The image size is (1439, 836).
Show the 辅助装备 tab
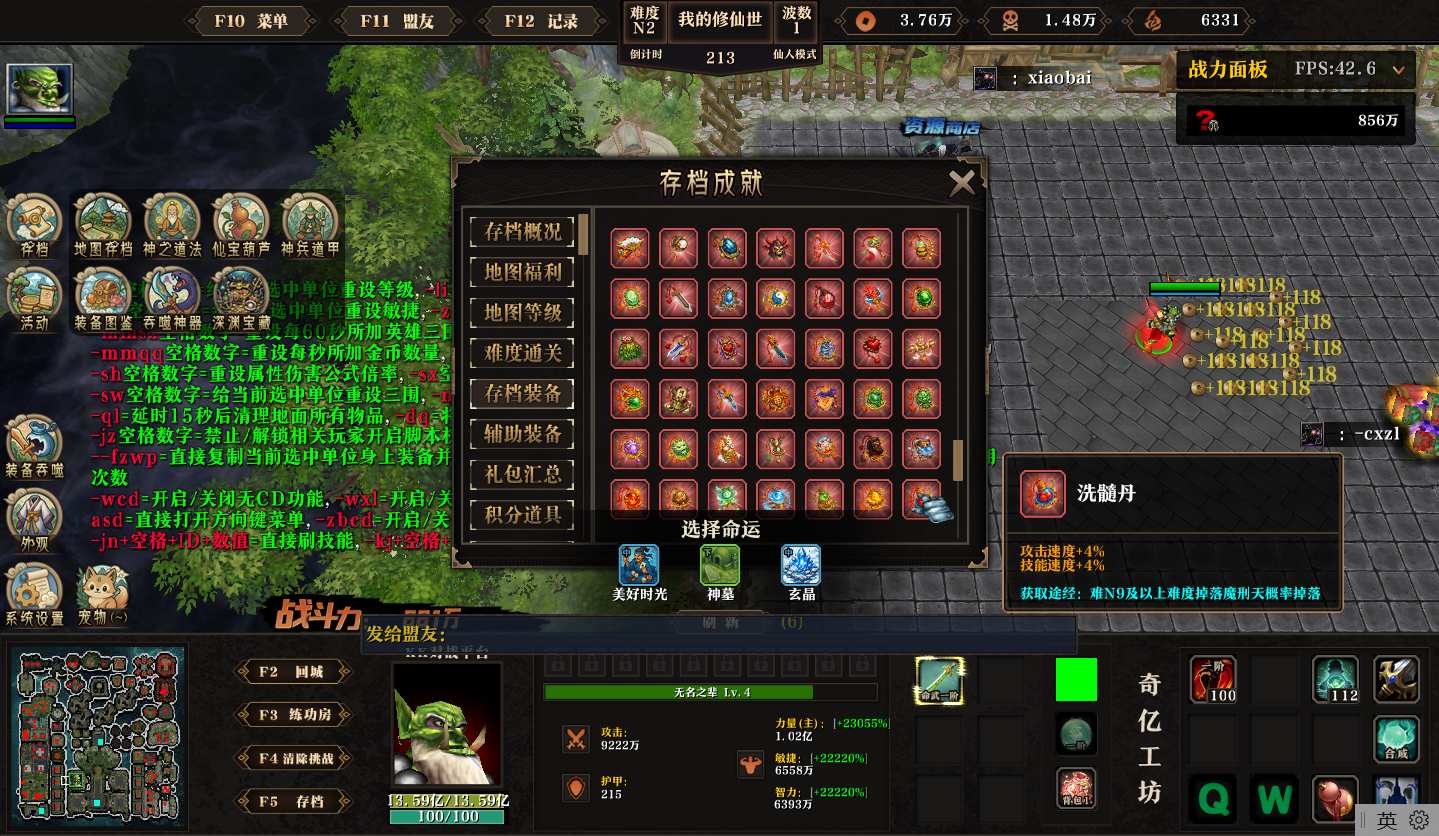tap(523, 434)
